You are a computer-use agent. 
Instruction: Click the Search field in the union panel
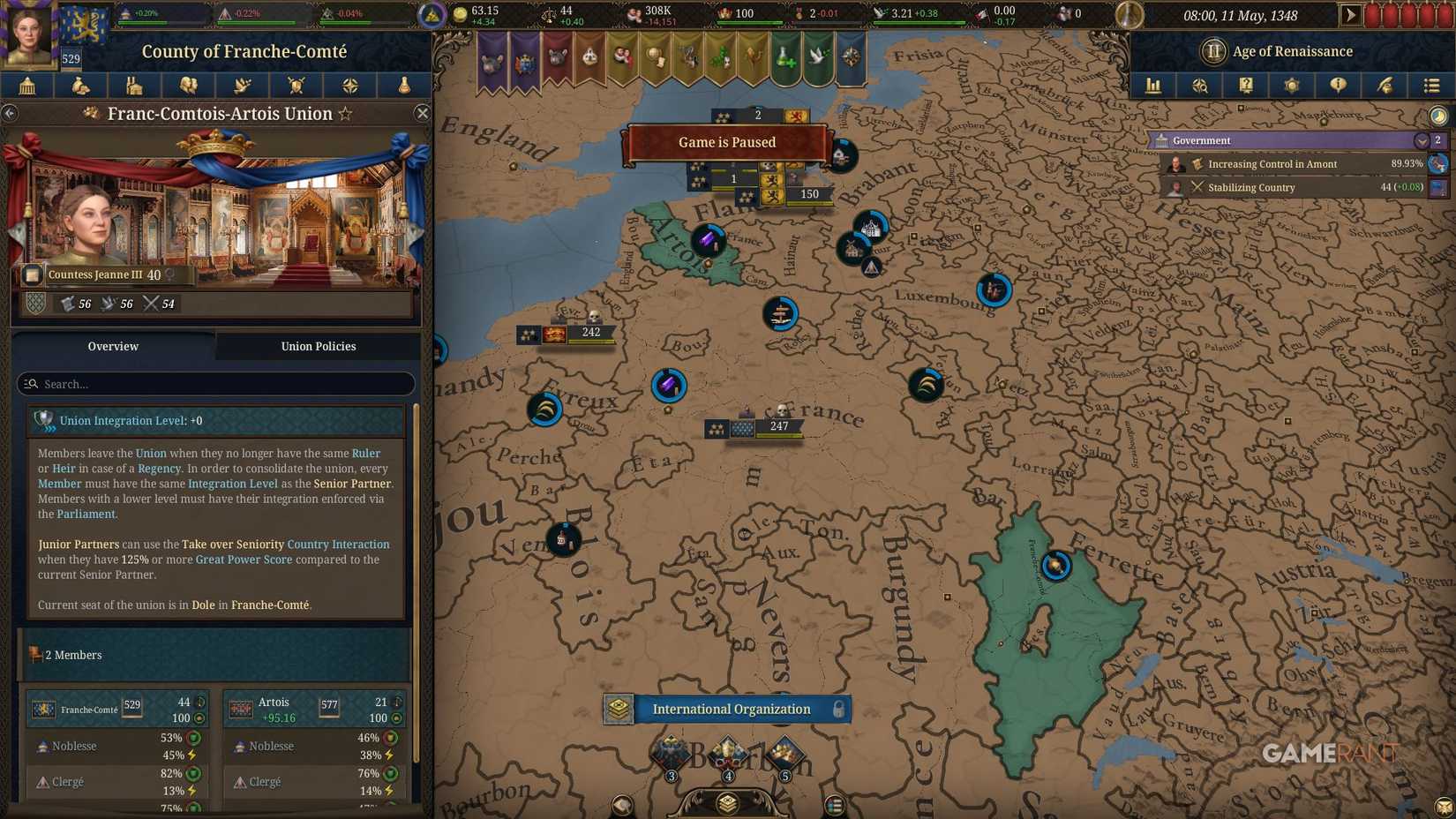[214, 384]
